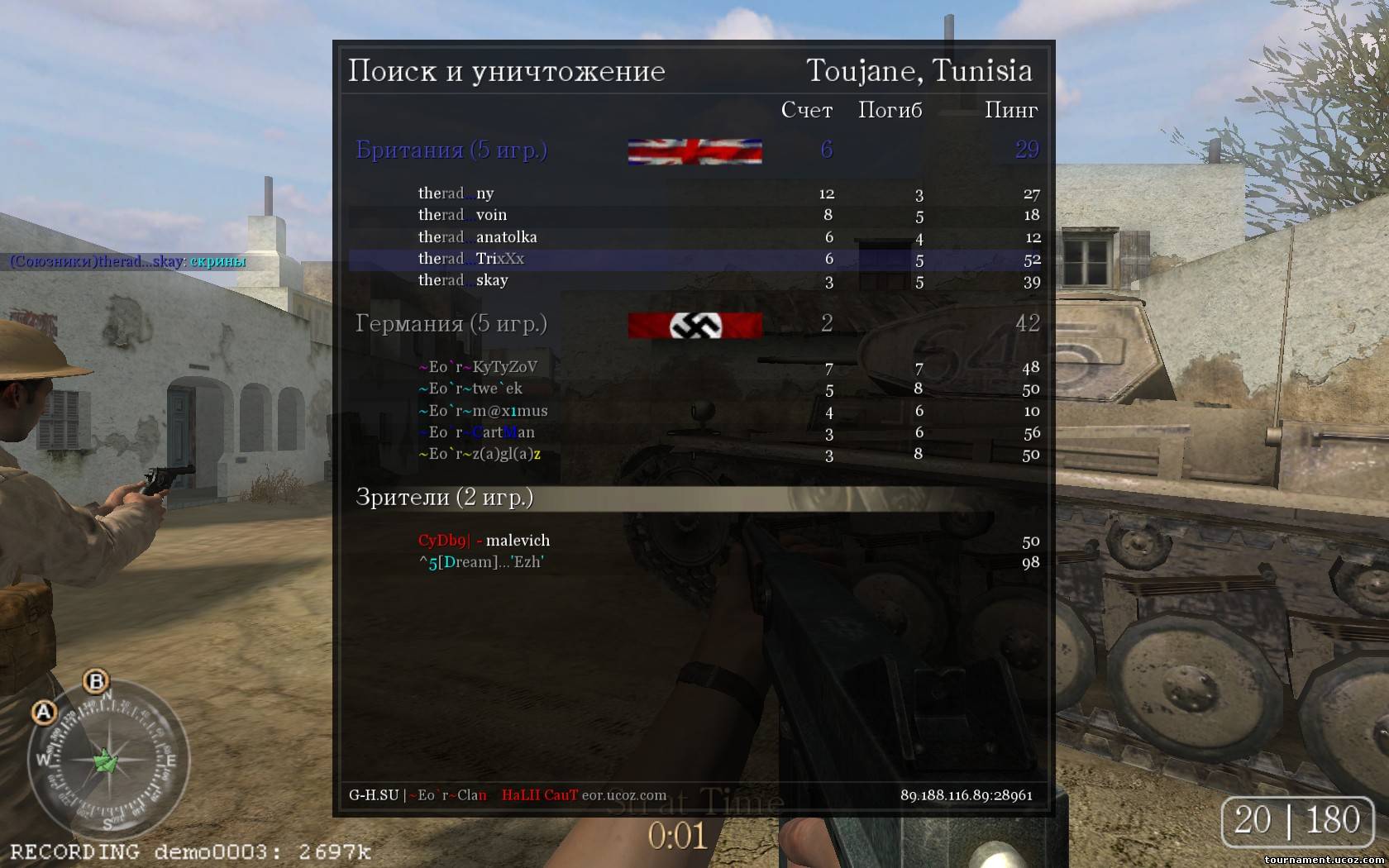The image size is (1389, 868).
Task: Select the Зрители spectators header
Action: click(x=445, y=497)
